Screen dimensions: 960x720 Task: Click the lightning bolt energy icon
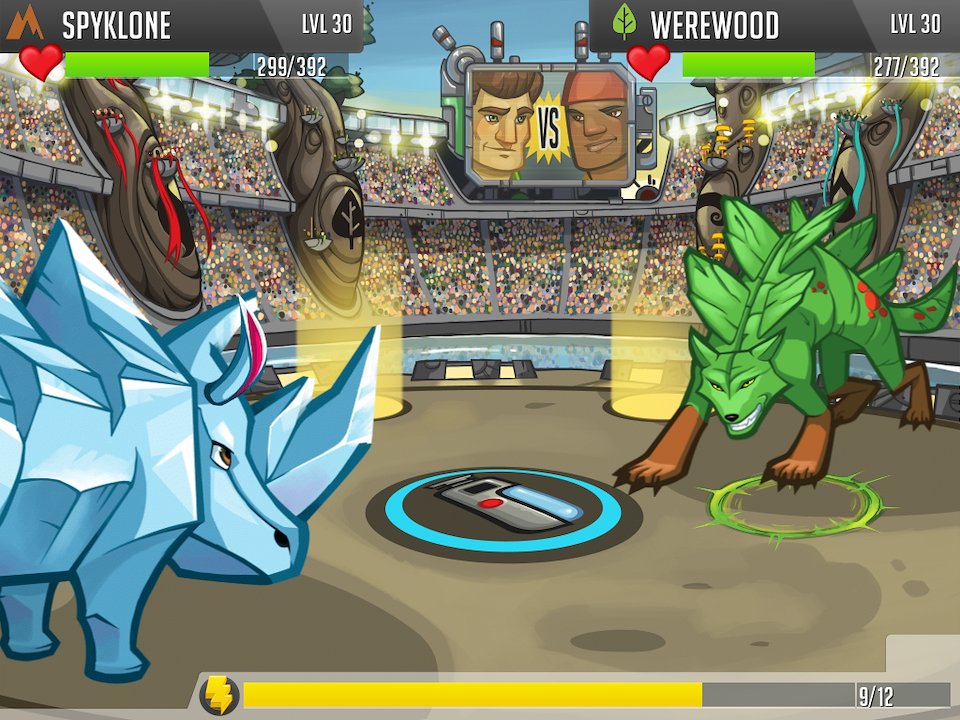click(219, 695)
